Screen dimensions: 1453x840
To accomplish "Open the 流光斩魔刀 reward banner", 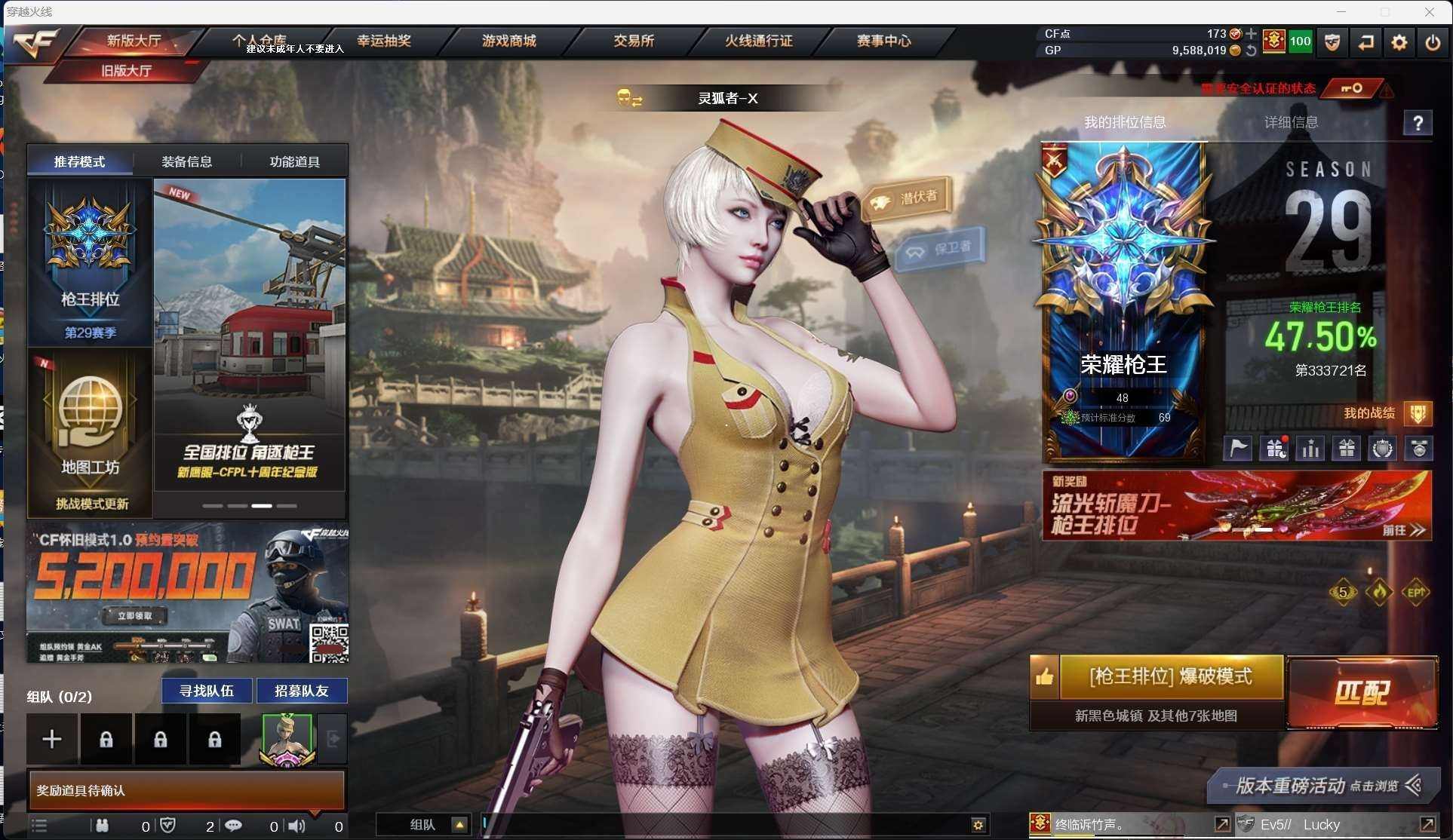I will pyautogui.click(x=1236, y=505).
